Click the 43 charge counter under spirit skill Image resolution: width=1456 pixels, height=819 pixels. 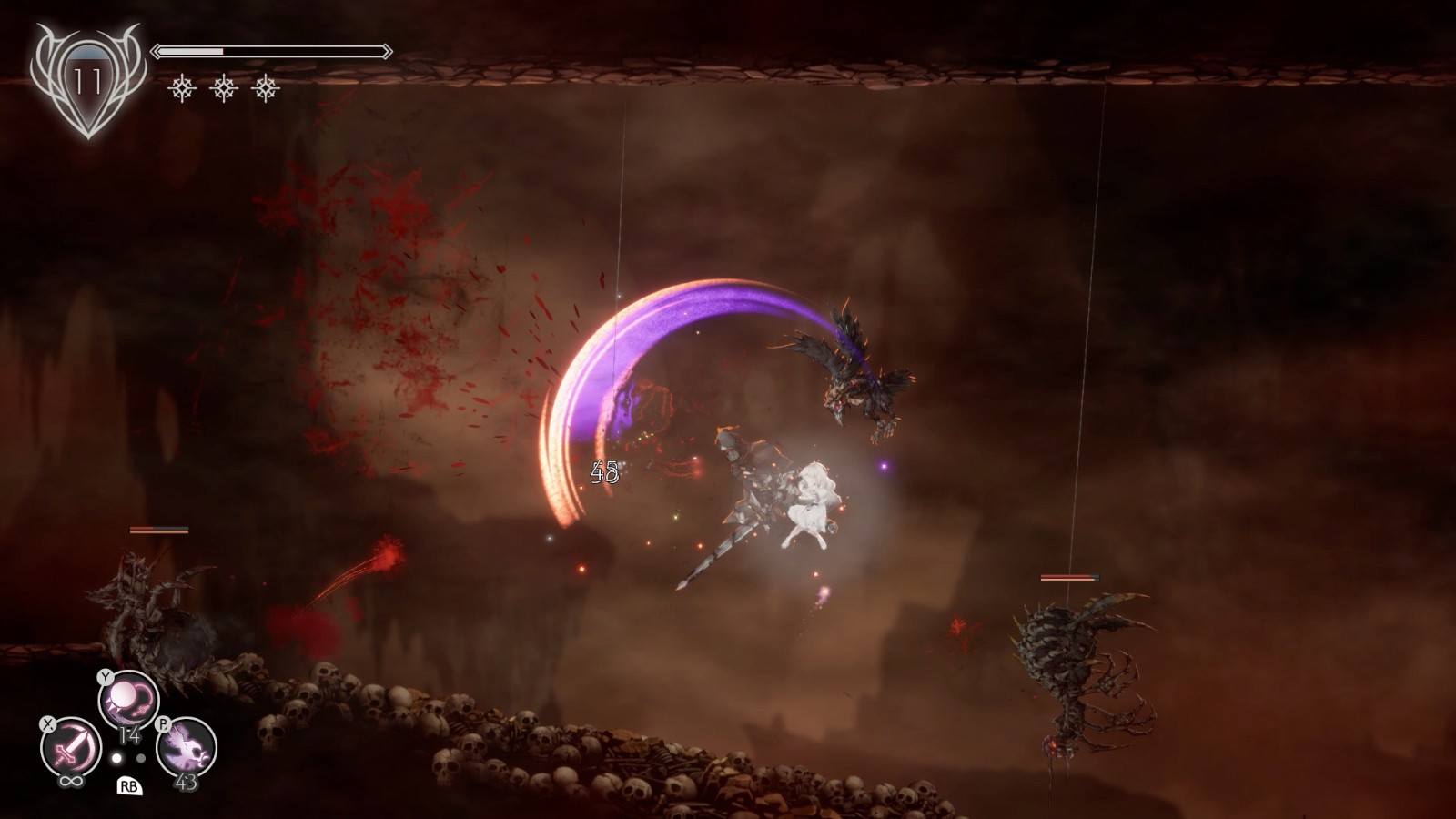pyautogui.click(x=187, y=783)
